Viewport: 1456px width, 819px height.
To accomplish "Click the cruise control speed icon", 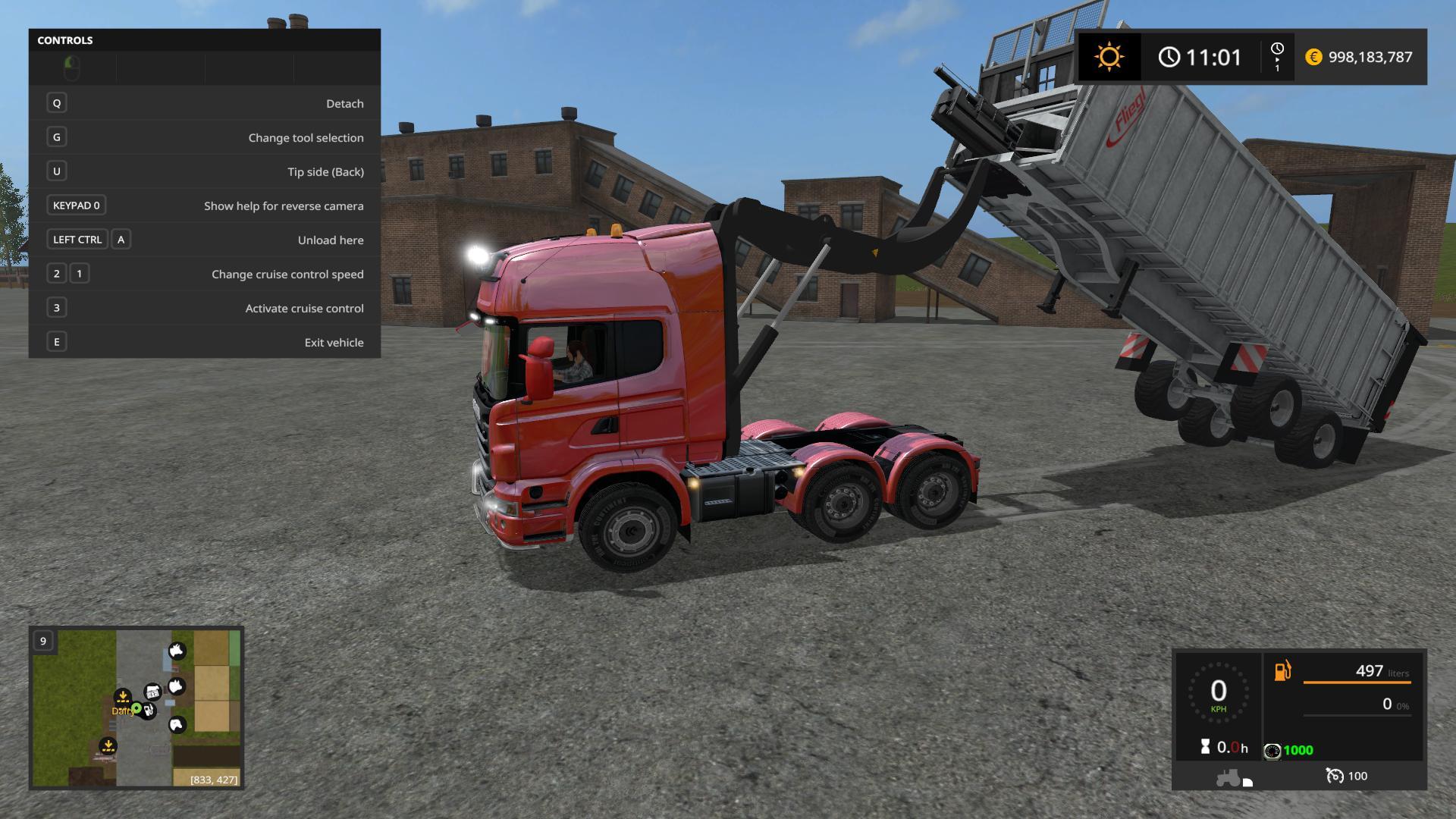I will (x=1334, y=776).
